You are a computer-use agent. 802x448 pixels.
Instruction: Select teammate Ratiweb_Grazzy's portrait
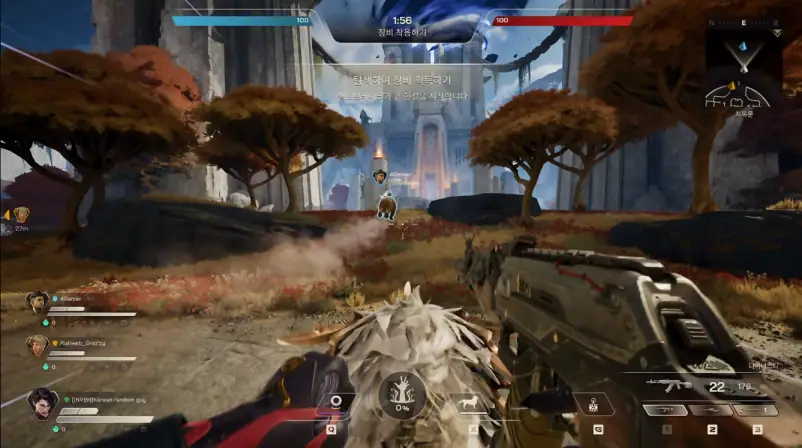38,345
